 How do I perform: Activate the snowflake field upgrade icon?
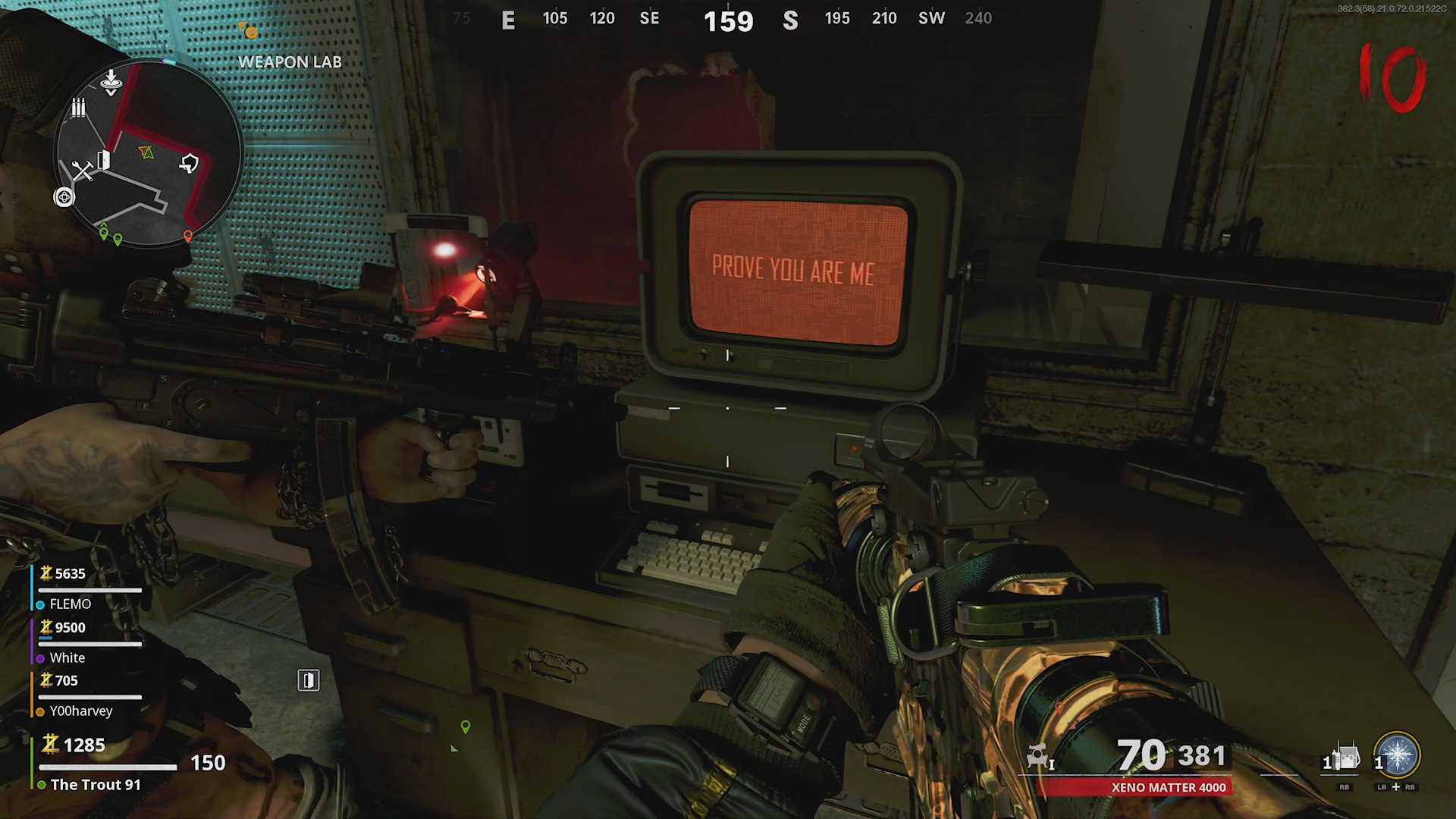pos(1398,756)
